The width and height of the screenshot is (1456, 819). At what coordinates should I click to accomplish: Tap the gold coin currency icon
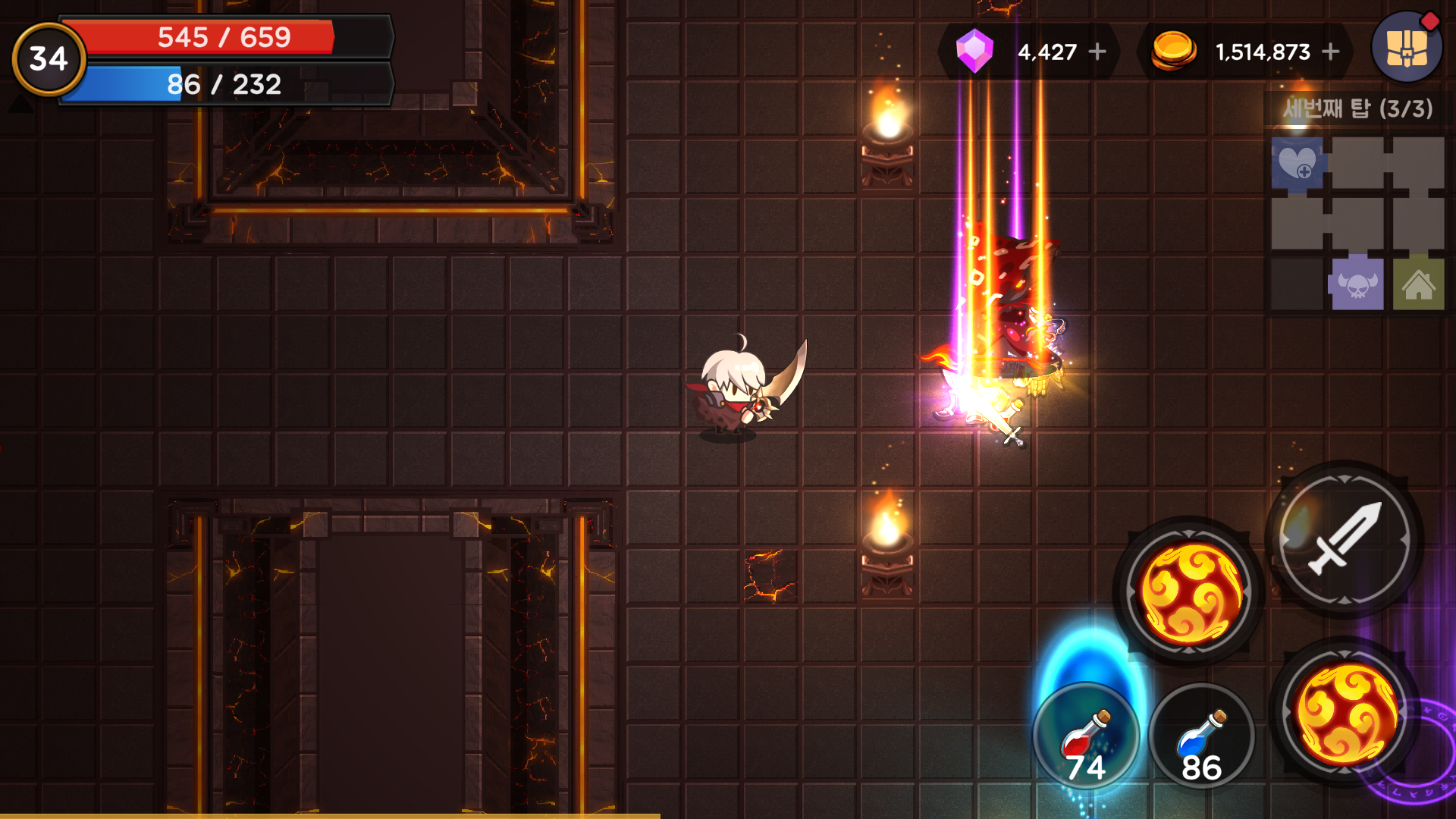tap(1172, 52)
